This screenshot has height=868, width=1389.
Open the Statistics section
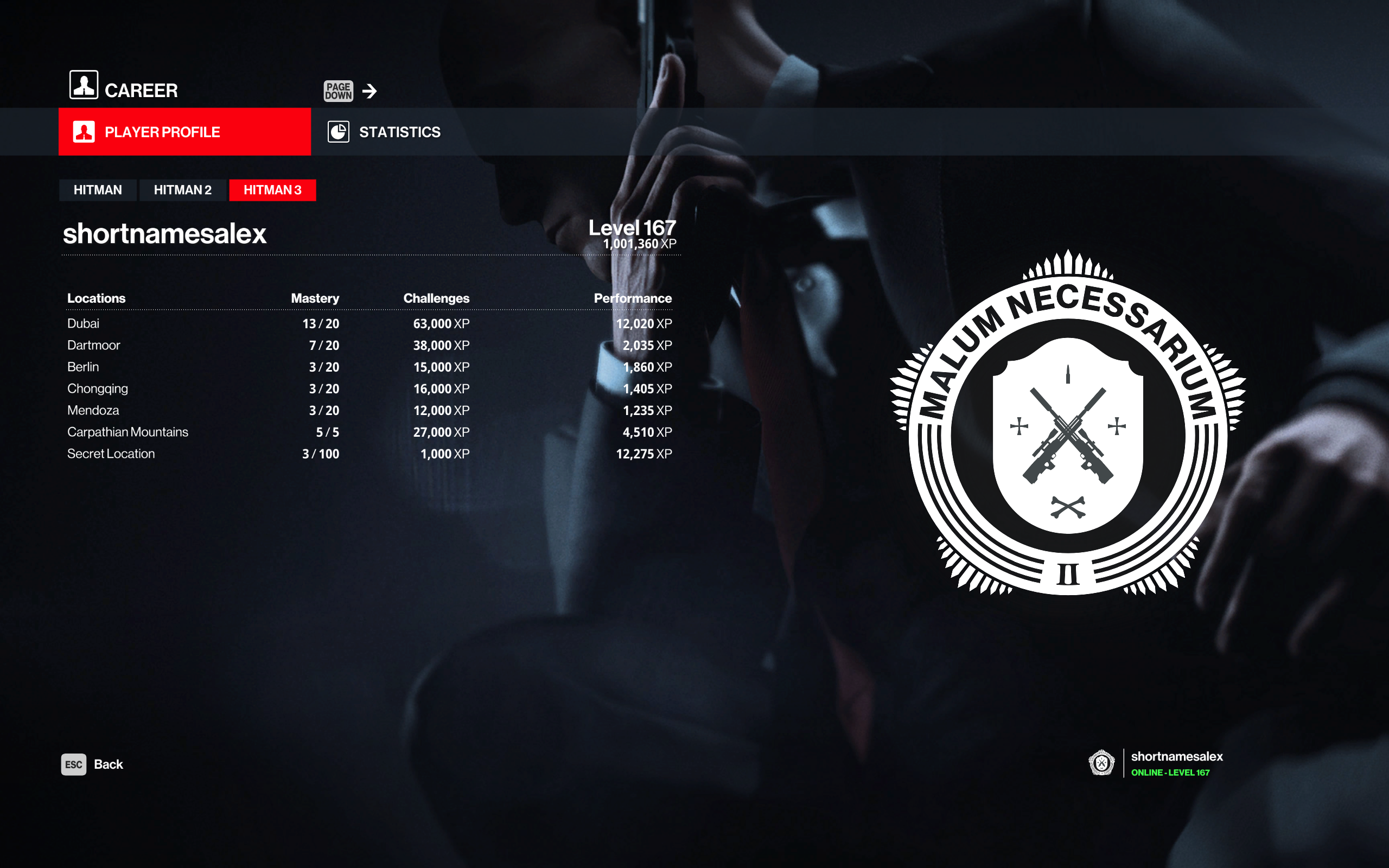click(399, 131)
